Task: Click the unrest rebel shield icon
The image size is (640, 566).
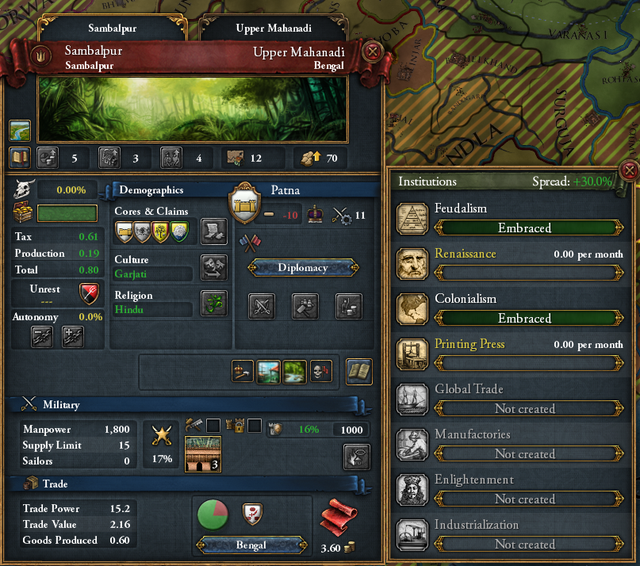Action: (88, 293)
